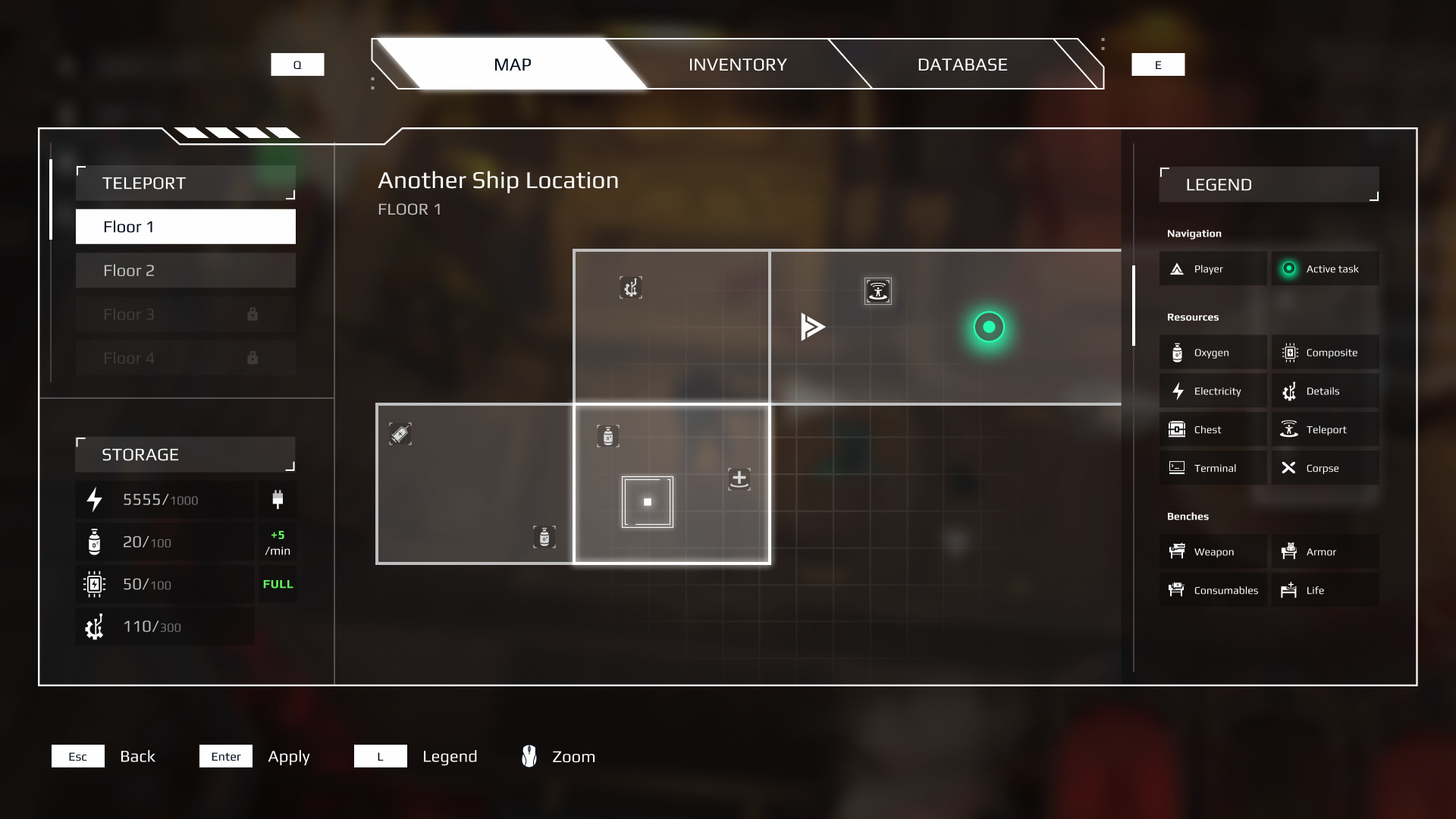Click the Chest legend entry
The height and width of the screenshot is (819, 1456).
pos(1212,430)
